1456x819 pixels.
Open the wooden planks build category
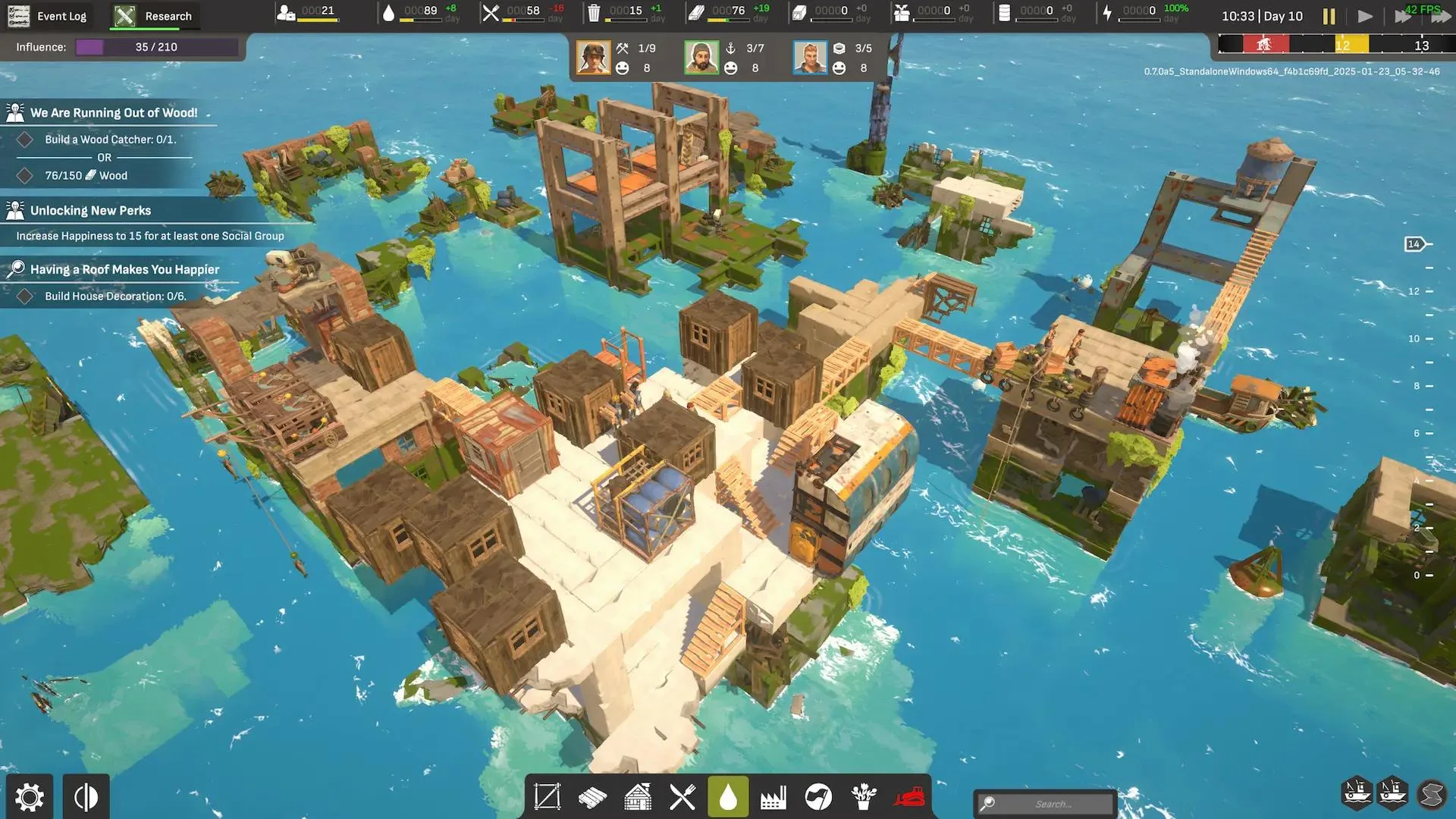[x=592, y=797]
